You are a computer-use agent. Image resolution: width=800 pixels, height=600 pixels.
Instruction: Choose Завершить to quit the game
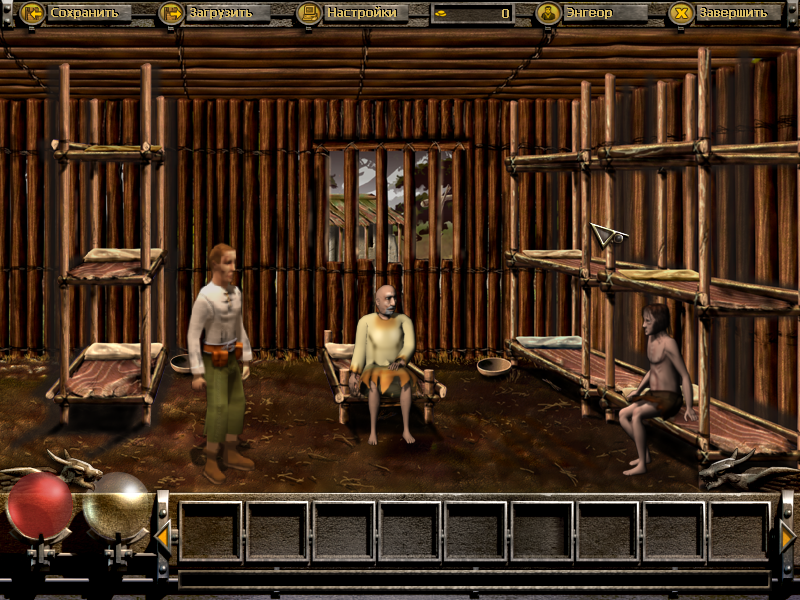(725, 13)
